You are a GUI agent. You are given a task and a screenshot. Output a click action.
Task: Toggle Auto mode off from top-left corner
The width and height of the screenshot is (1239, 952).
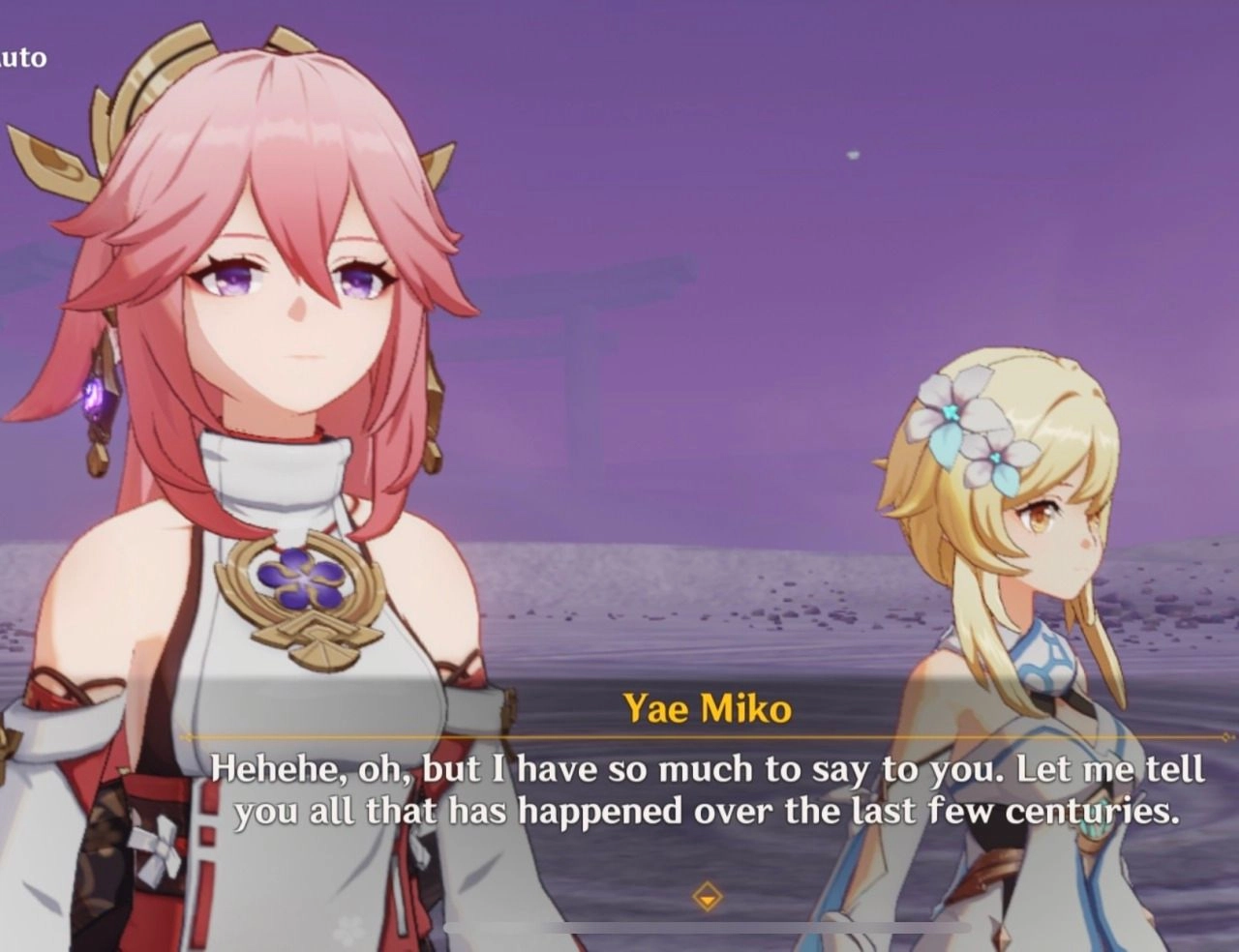point(24,57)
